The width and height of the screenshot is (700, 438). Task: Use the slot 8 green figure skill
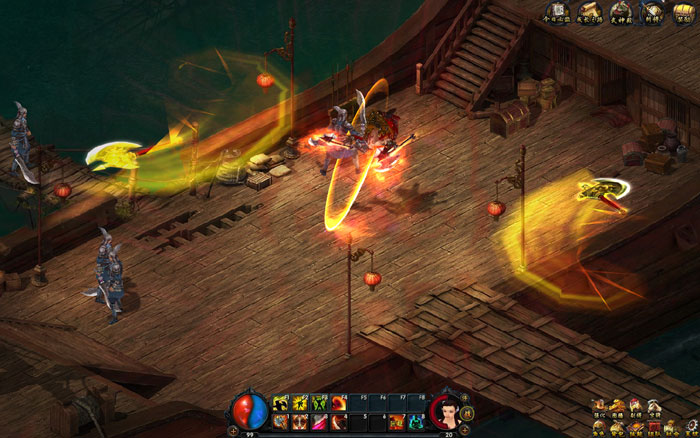(x=415, y=422)
